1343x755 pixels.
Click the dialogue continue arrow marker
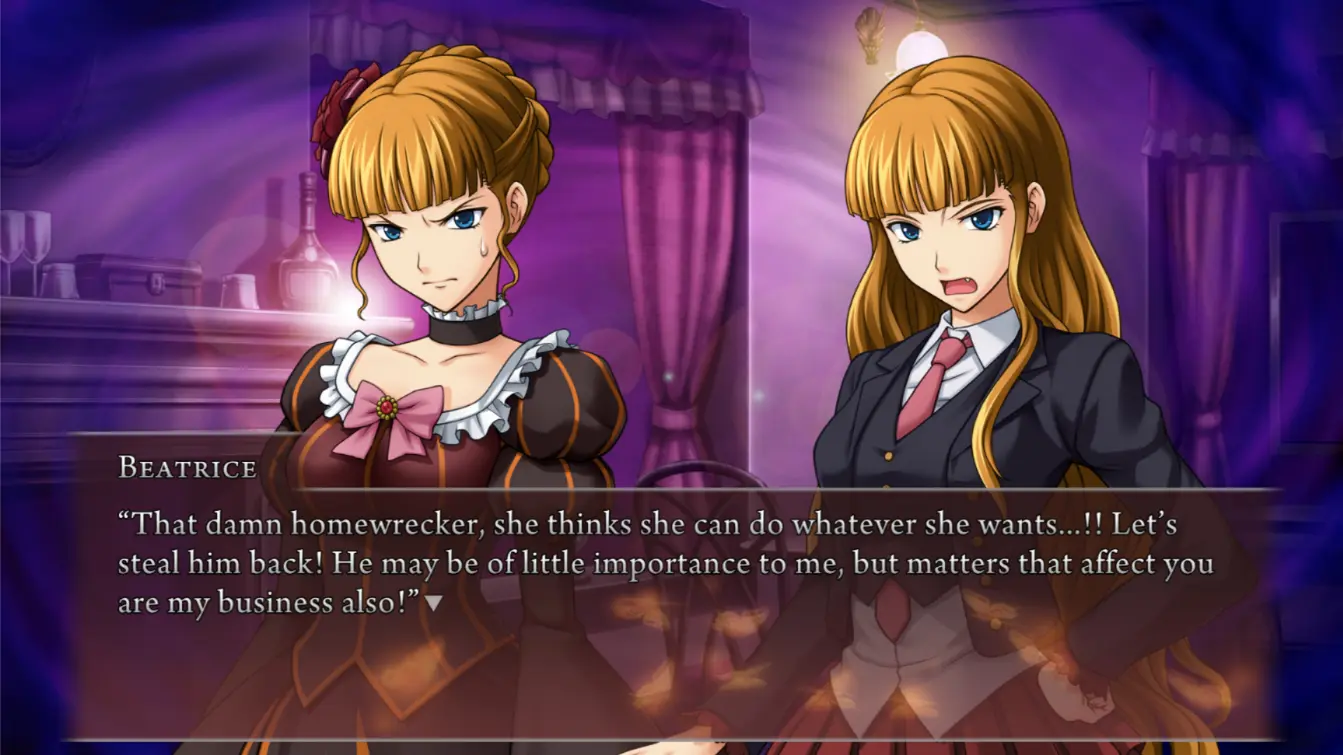click(433, 604)
